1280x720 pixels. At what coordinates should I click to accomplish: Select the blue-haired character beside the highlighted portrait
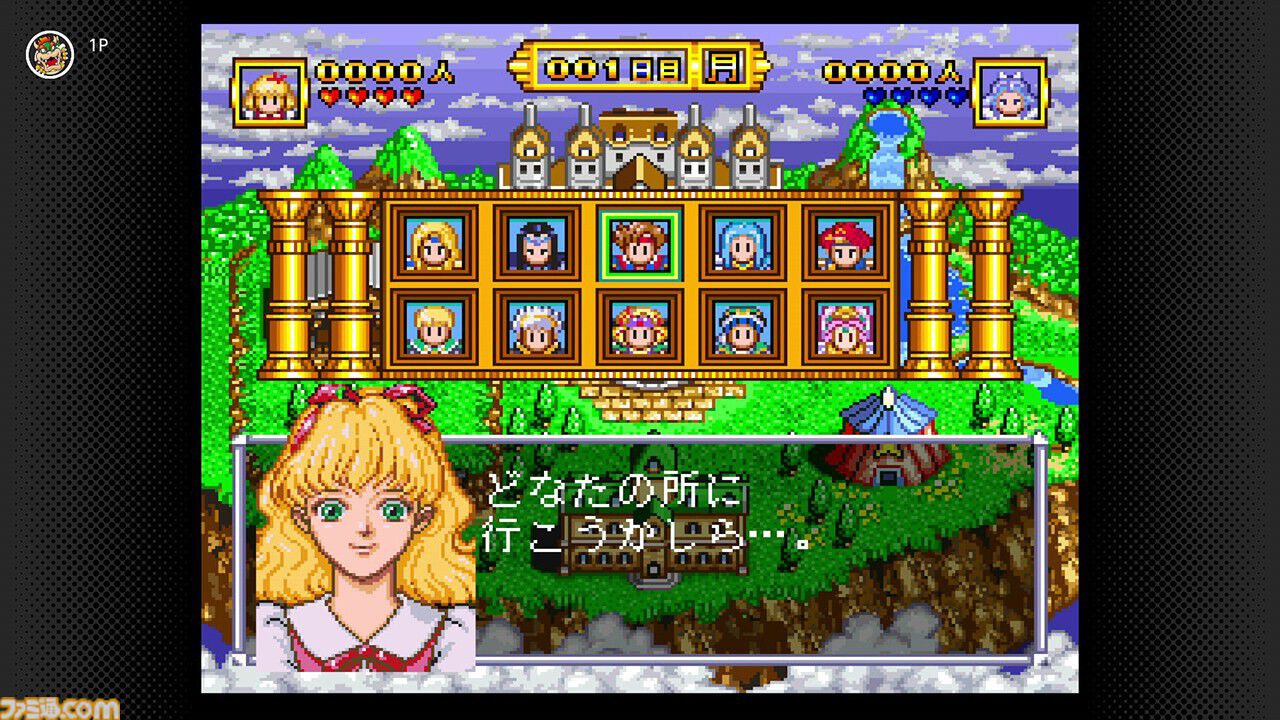pos(742,245)
